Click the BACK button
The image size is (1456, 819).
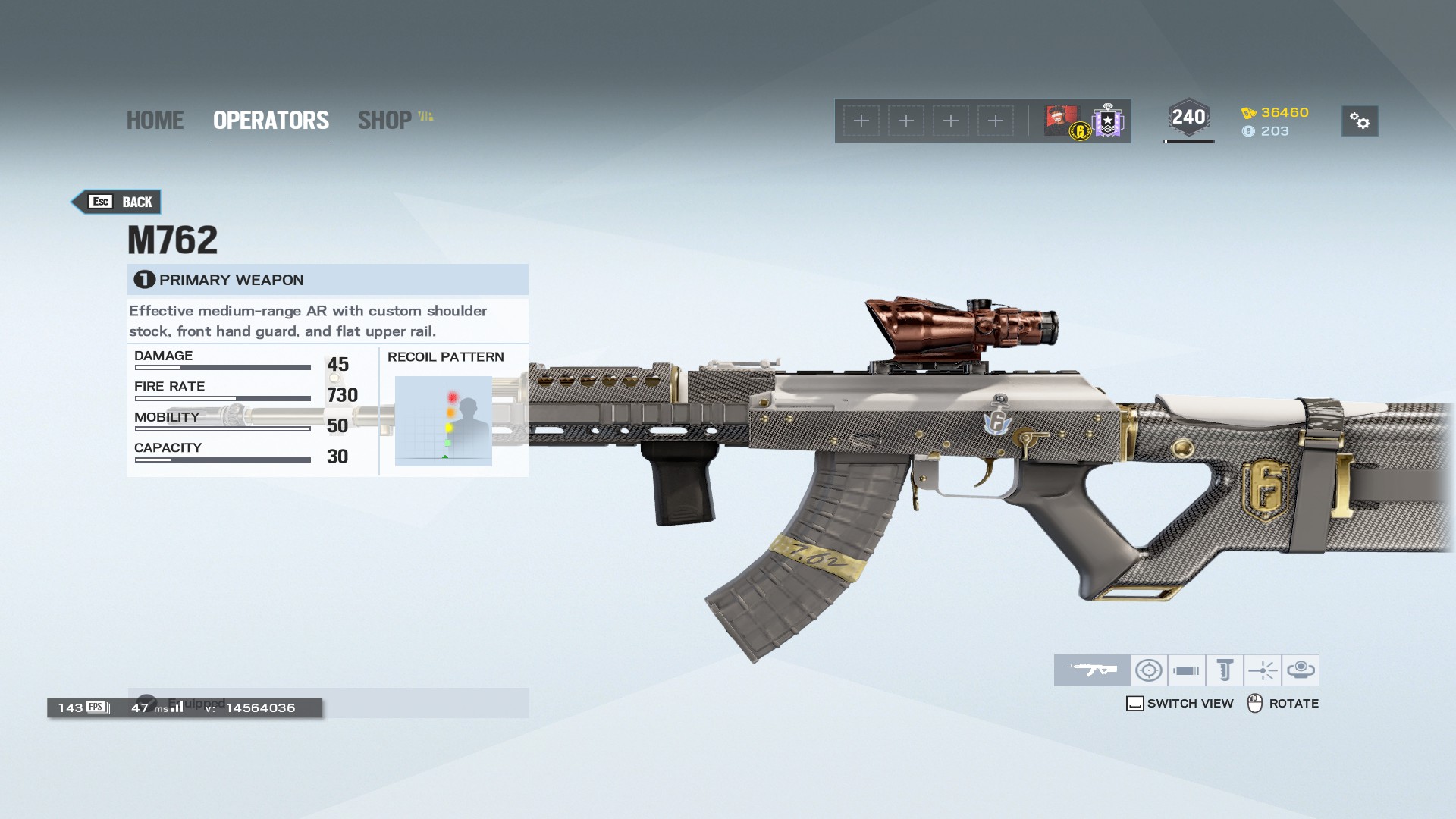[115, 202]
